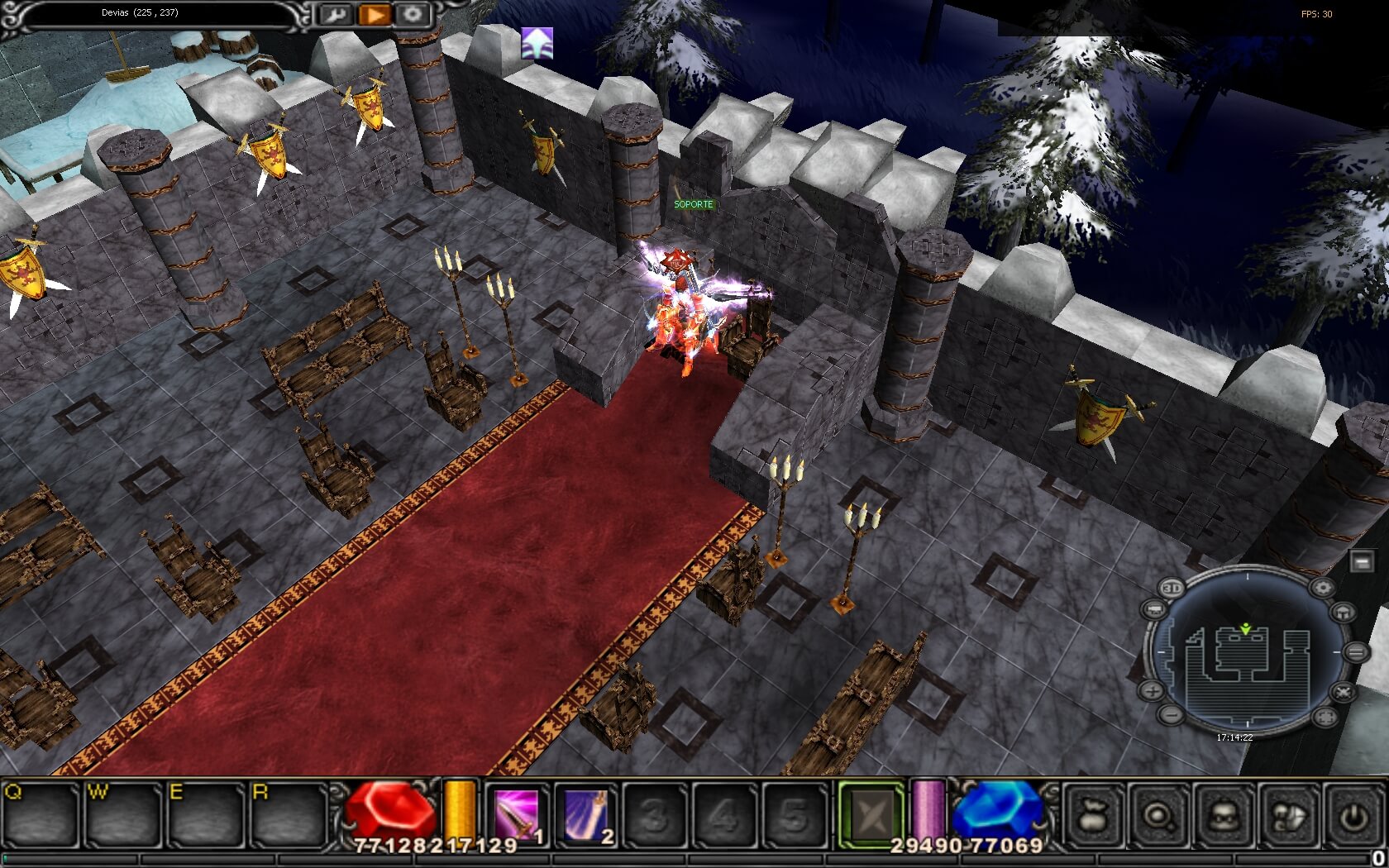This screenshot has height=868, width=1389.
Task: Open the top bar gear settings
Action: click(413, 14)
